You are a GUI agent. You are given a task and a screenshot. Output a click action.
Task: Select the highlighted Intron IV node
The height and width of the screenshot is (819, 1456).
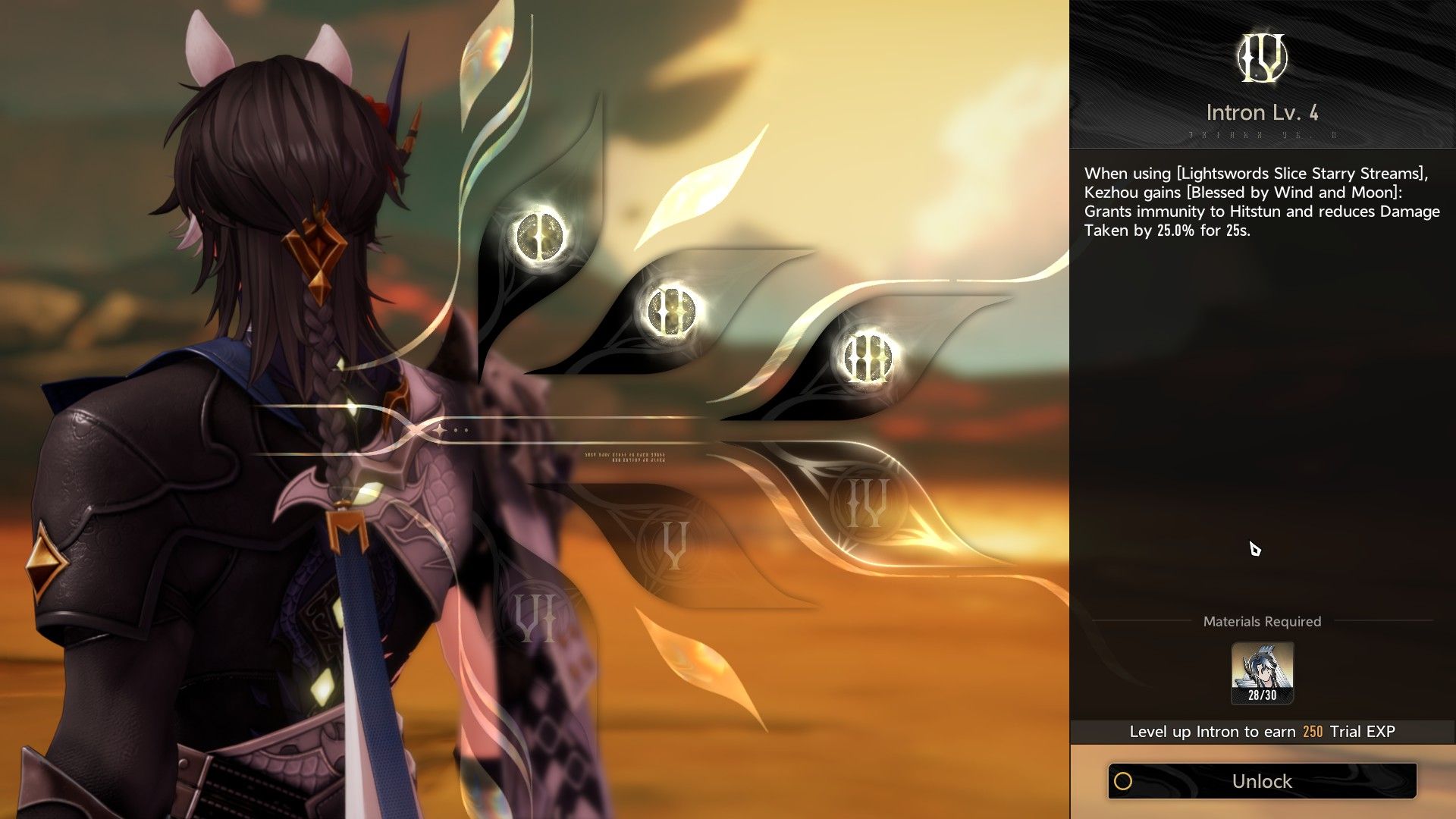click(x=867, y=502)
